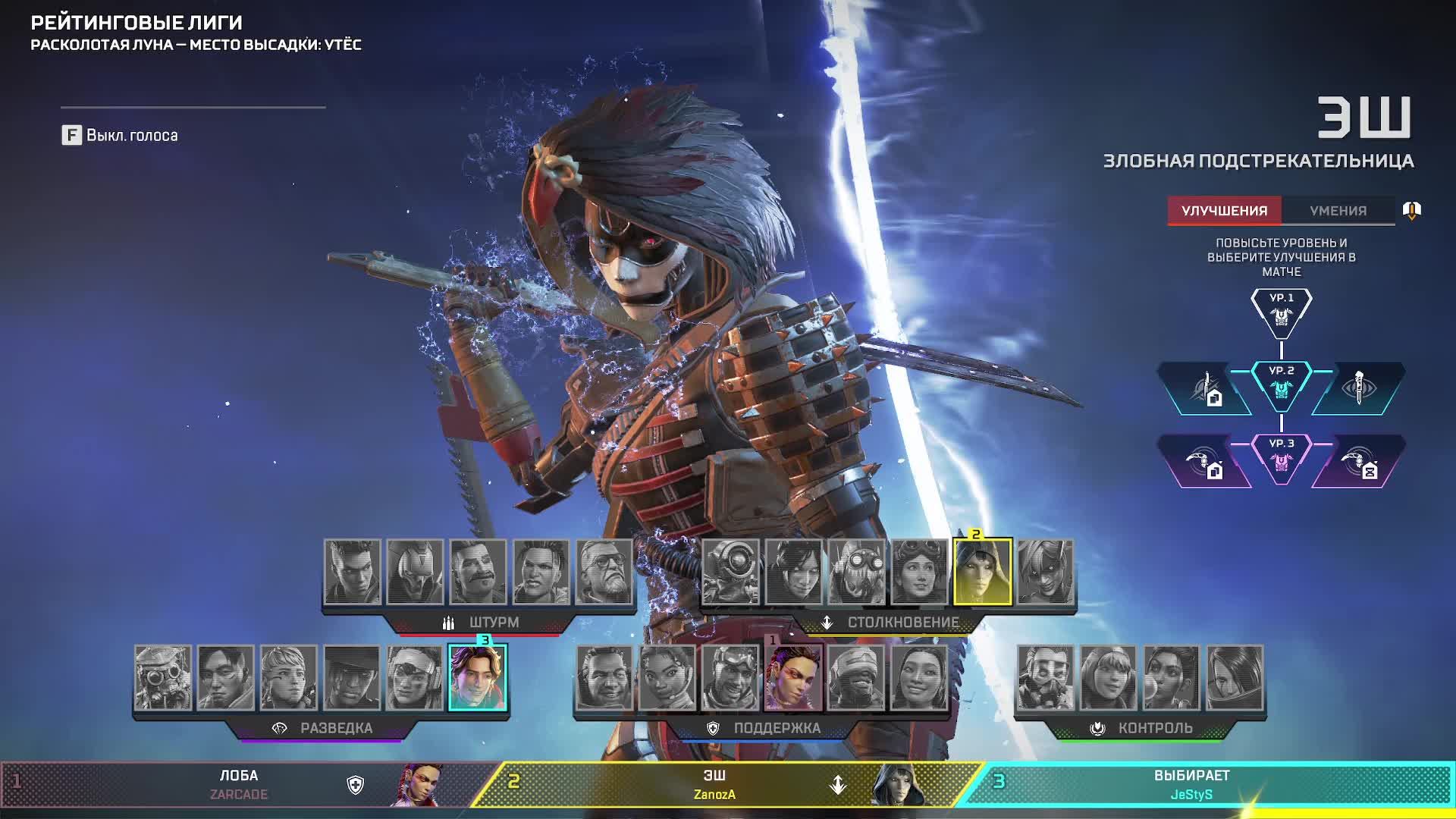Choose the Pathfinder robot portrait
This screenshot has height=819, width=1456.
tap(730, 573)
